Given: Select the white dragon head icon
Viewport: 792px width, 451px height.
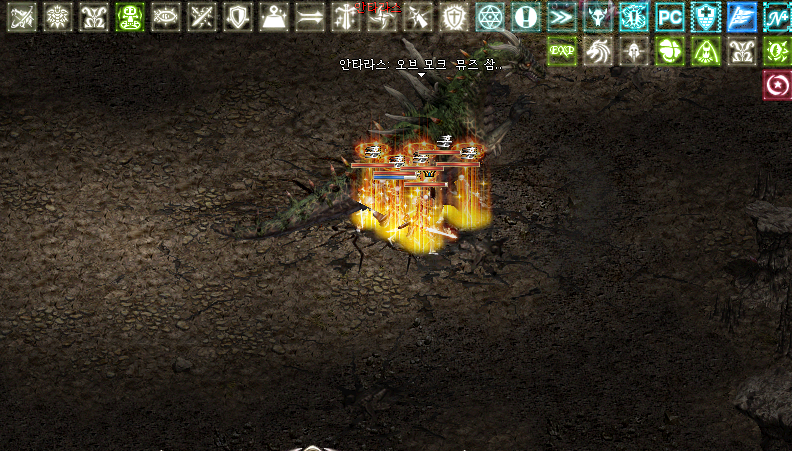Looking at the screenshot, I should pos(598,51).
